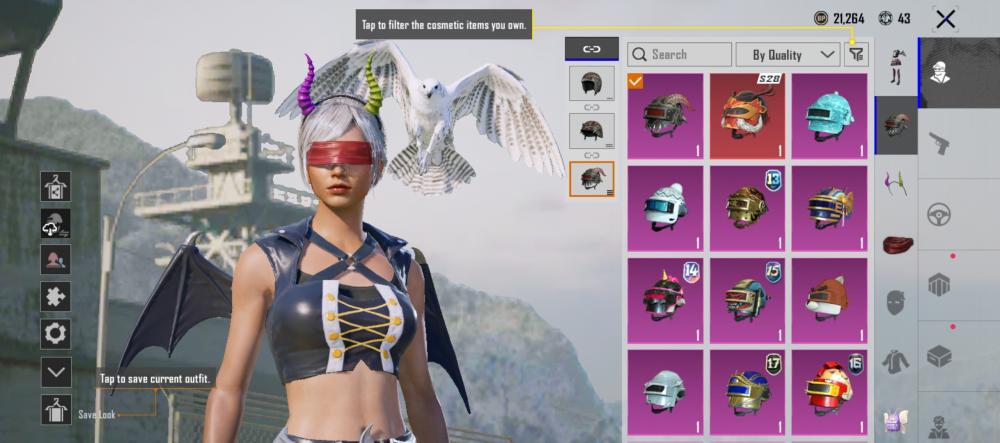Viewport: 1000px width, 443px height.
Task: Open the headwear horns category tab
Action: point(896,184)
